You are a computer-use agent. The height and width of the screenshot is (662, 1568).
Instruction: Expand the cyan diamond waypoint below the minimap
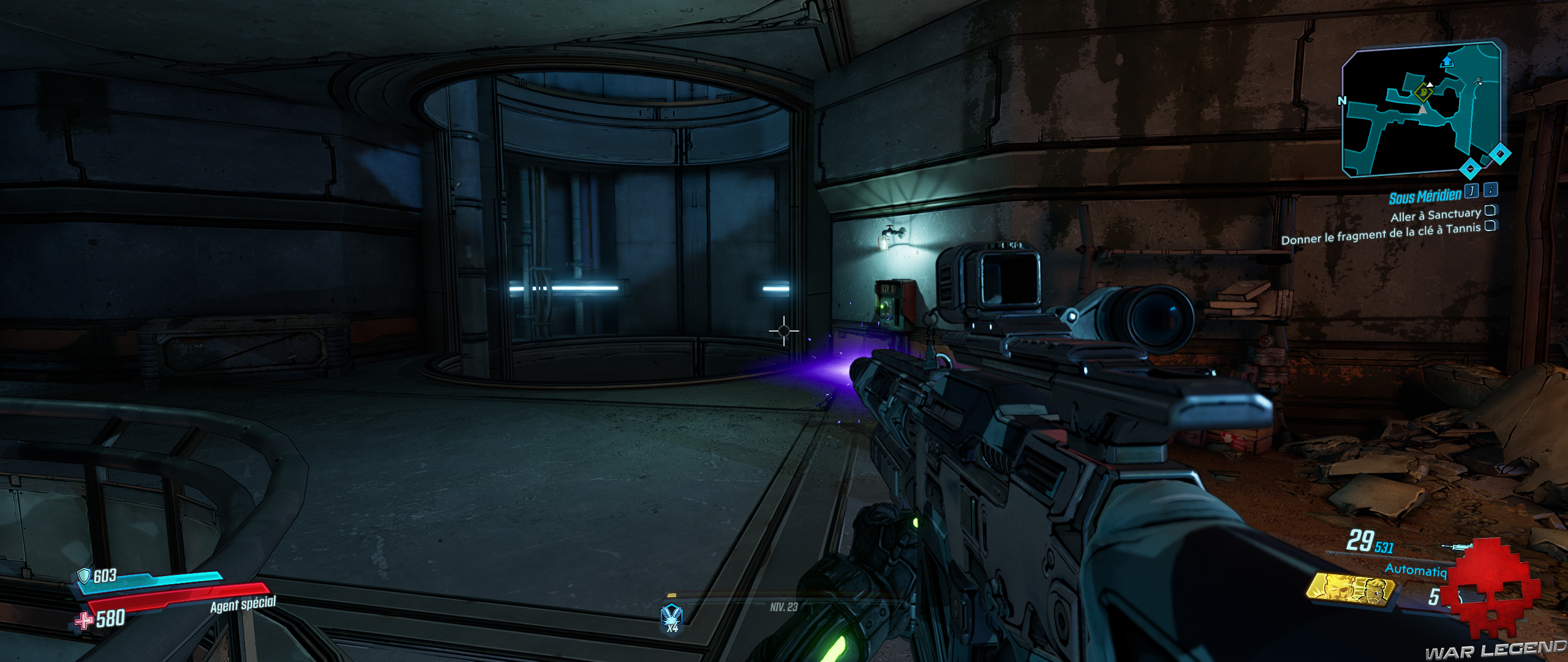tap(1470, 168)
